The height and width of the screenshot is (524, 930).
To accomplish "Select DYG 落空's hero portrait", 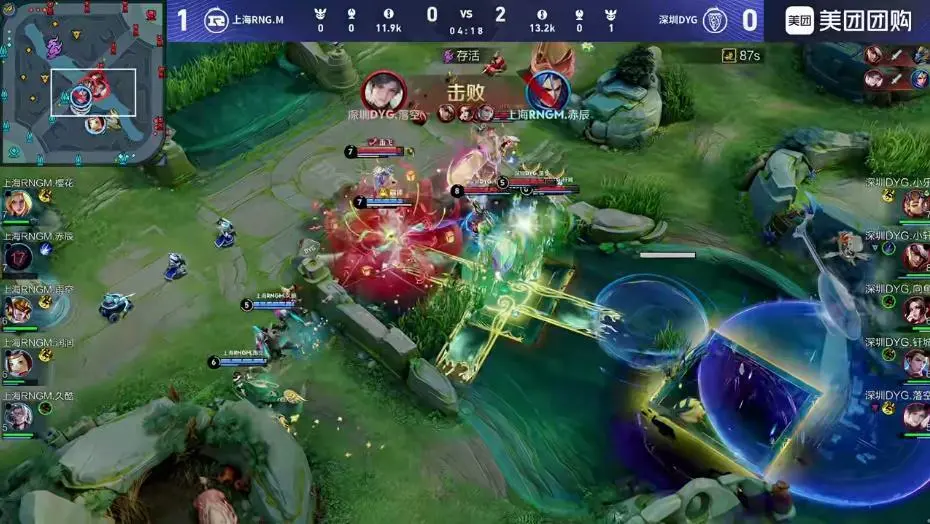I will (x=914, y=415).
